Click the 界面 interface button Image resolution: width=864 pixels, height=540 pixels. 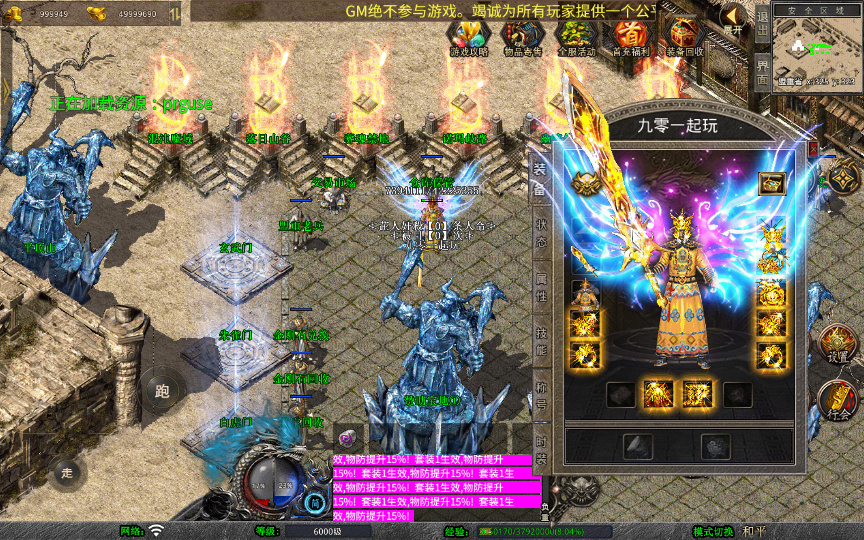click(762, 68)
